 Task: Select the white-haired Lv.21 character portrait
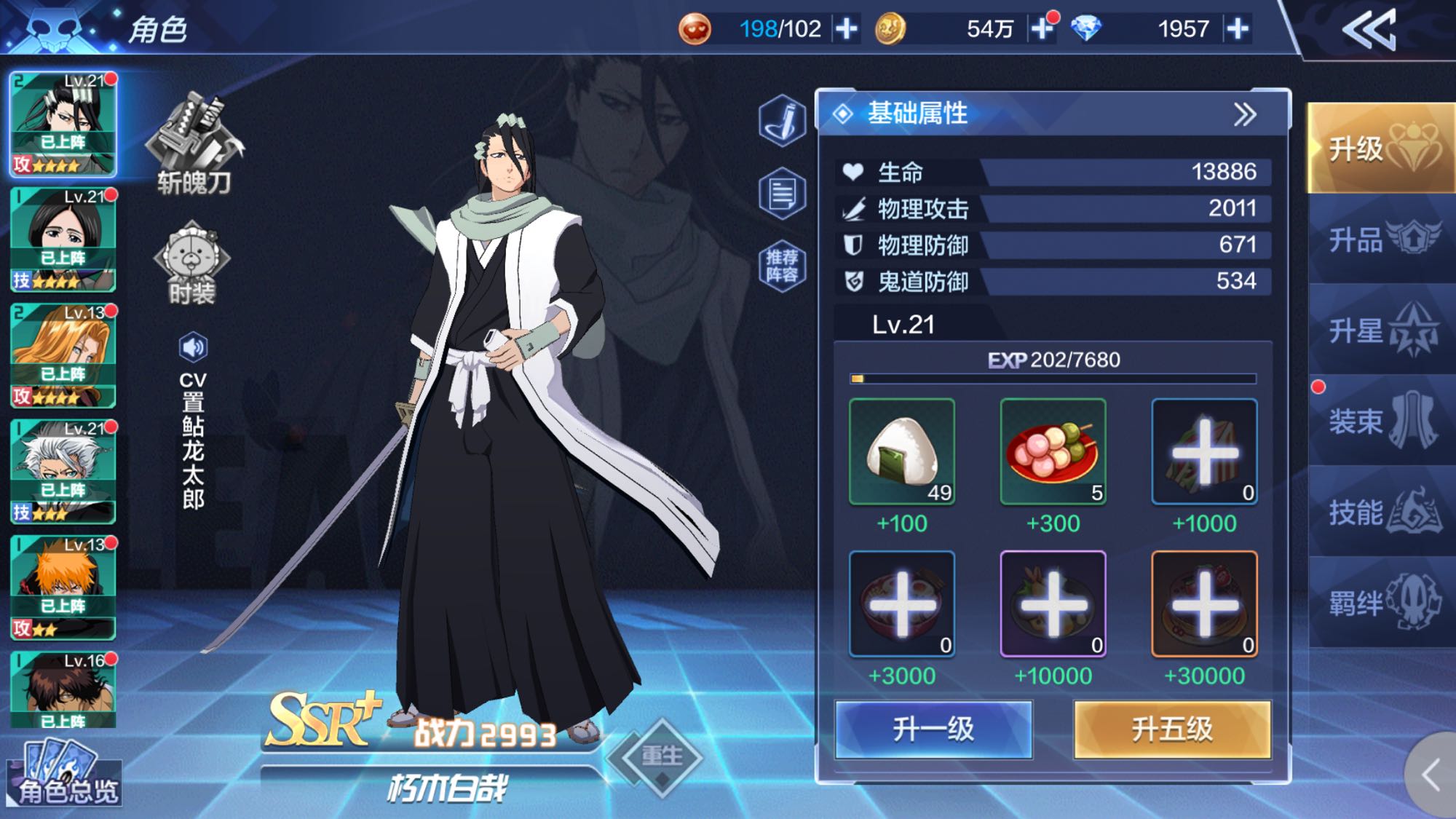(63, 471)
